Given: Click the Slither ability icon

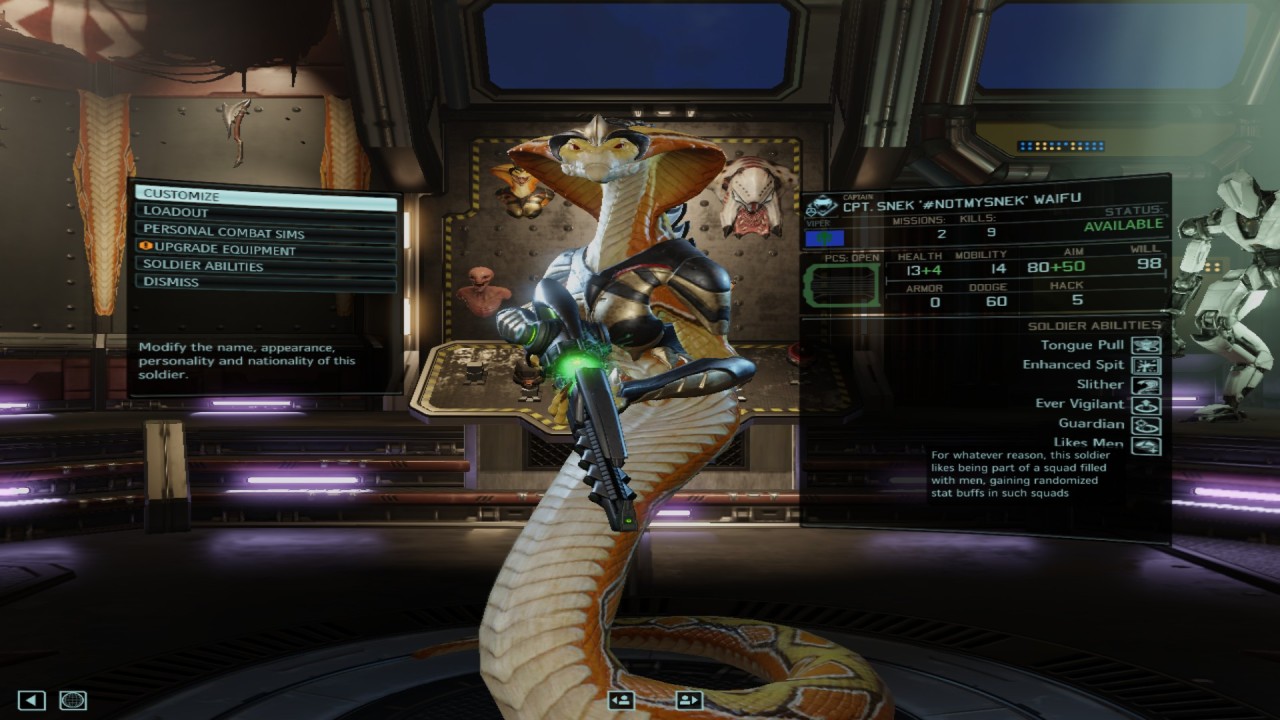Looking at the screenshot, I should tap(1146, 385).
